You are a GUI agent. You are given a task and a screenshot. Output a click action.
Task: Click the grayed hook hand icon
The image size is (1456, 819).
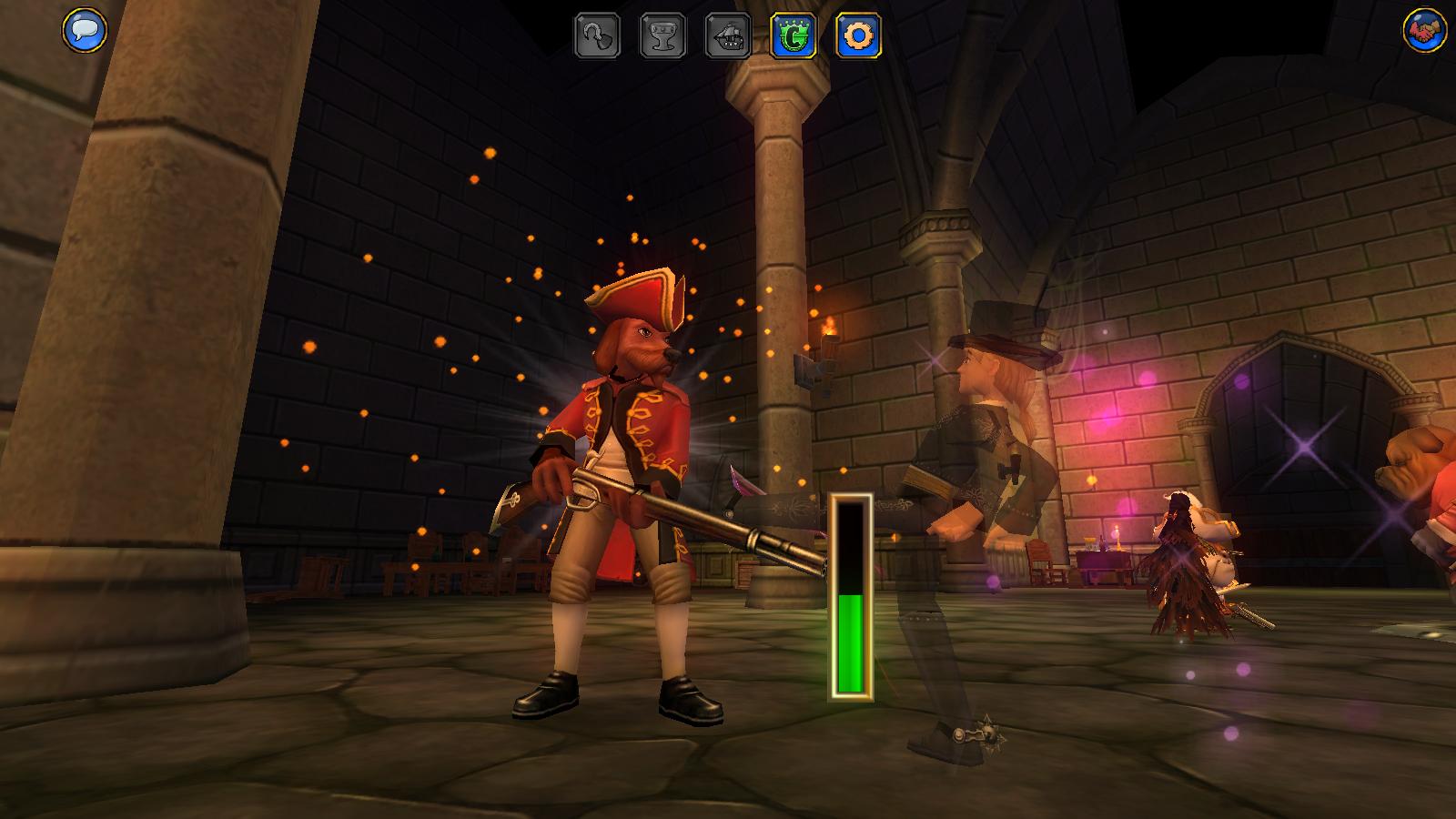pyautogui.click(x=597, y=36)
